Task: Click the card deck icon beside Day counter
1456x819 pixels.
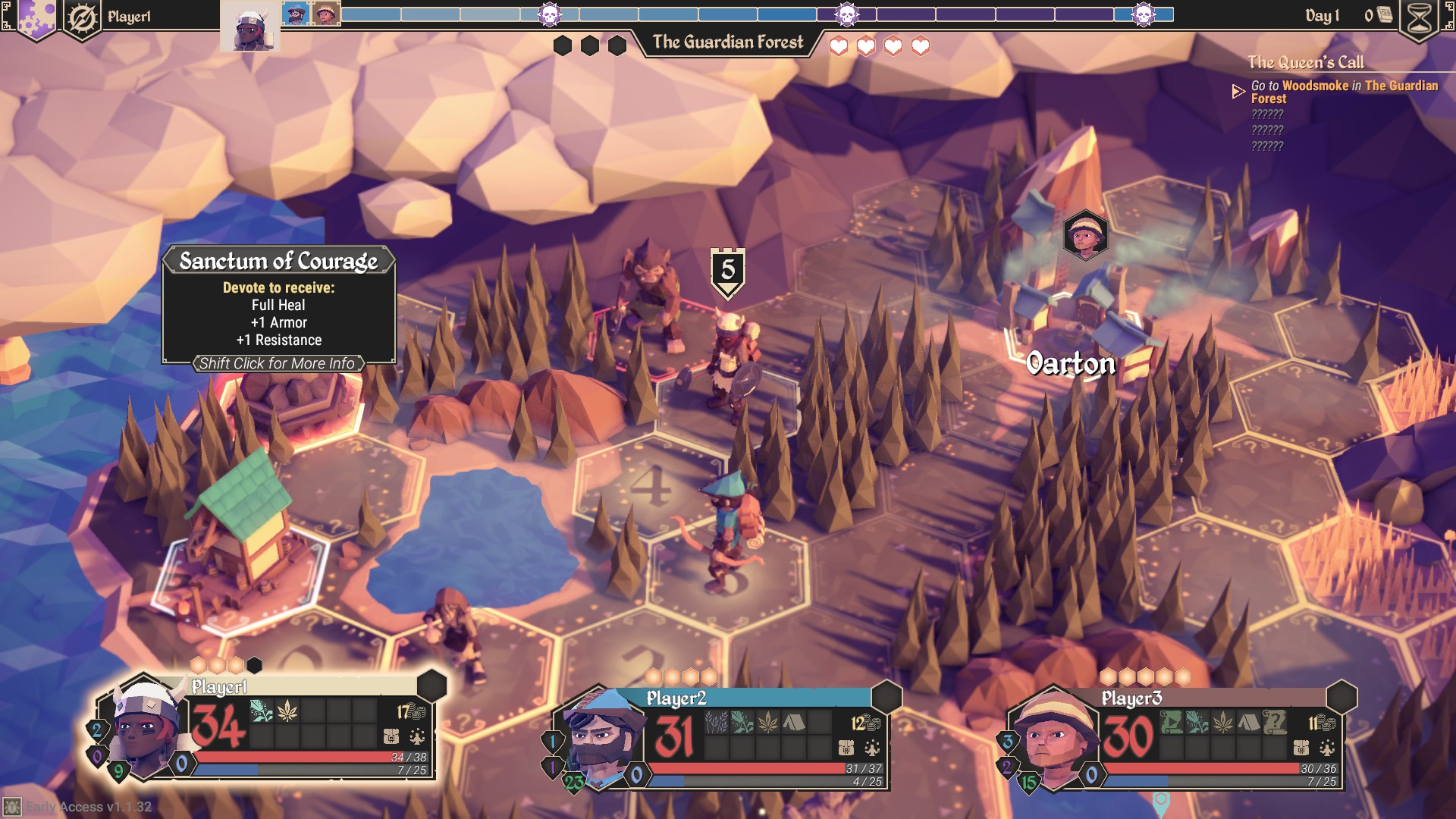Action: 1385,15
